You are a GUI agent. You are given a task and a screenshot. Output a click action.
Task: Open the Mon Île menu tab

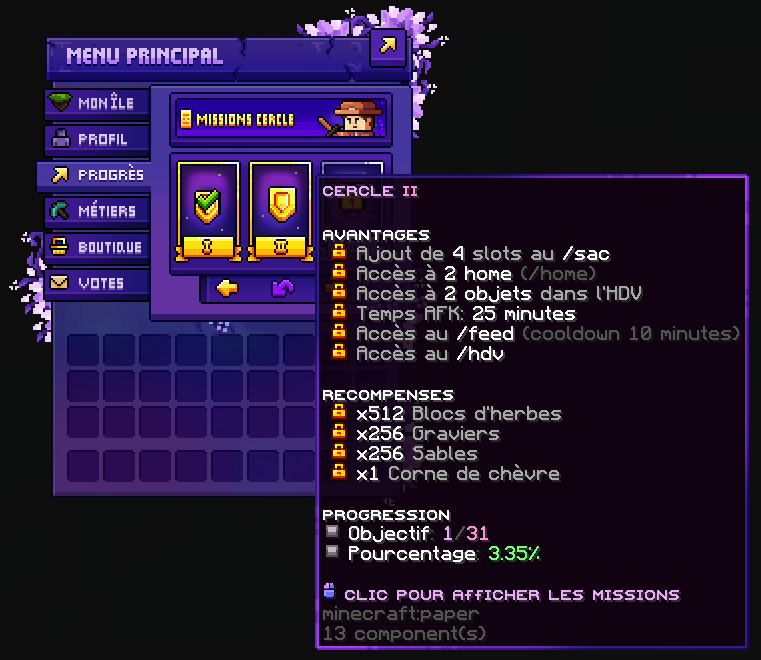tap(97, 103)
